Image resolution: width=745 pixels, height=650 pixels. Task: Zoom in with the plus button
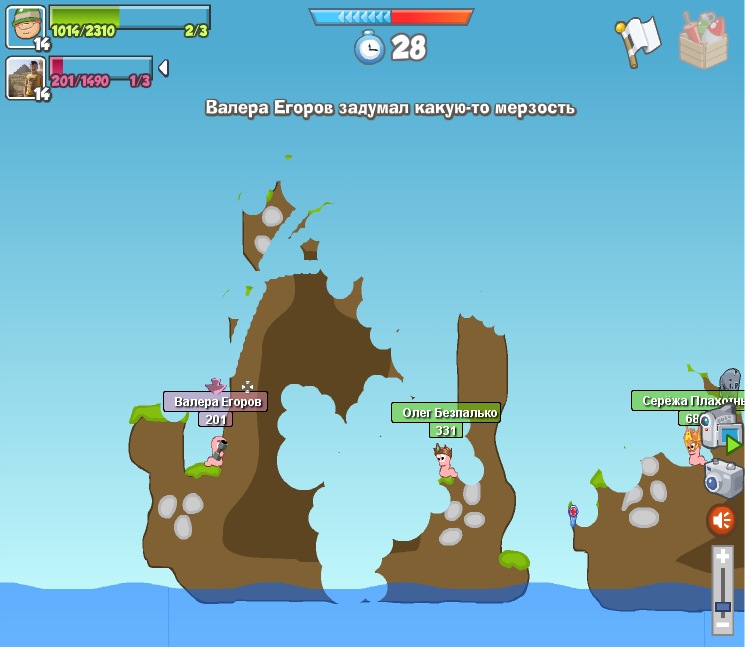pyautogui.click(x=722, y=557)
